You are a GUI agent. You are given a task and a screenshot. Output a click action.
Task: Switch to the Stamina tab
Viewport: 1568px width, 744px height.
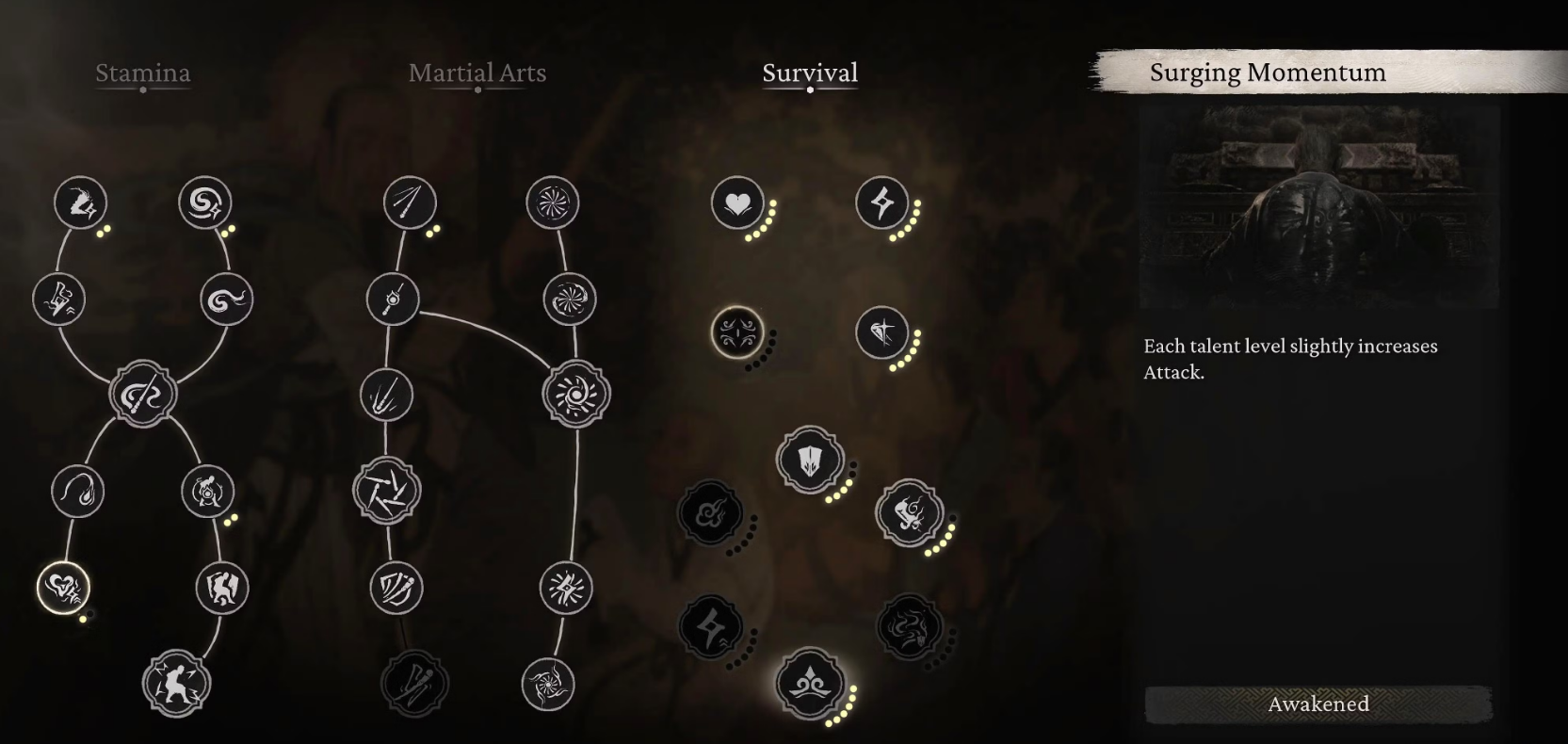click(x=143, y=73)
